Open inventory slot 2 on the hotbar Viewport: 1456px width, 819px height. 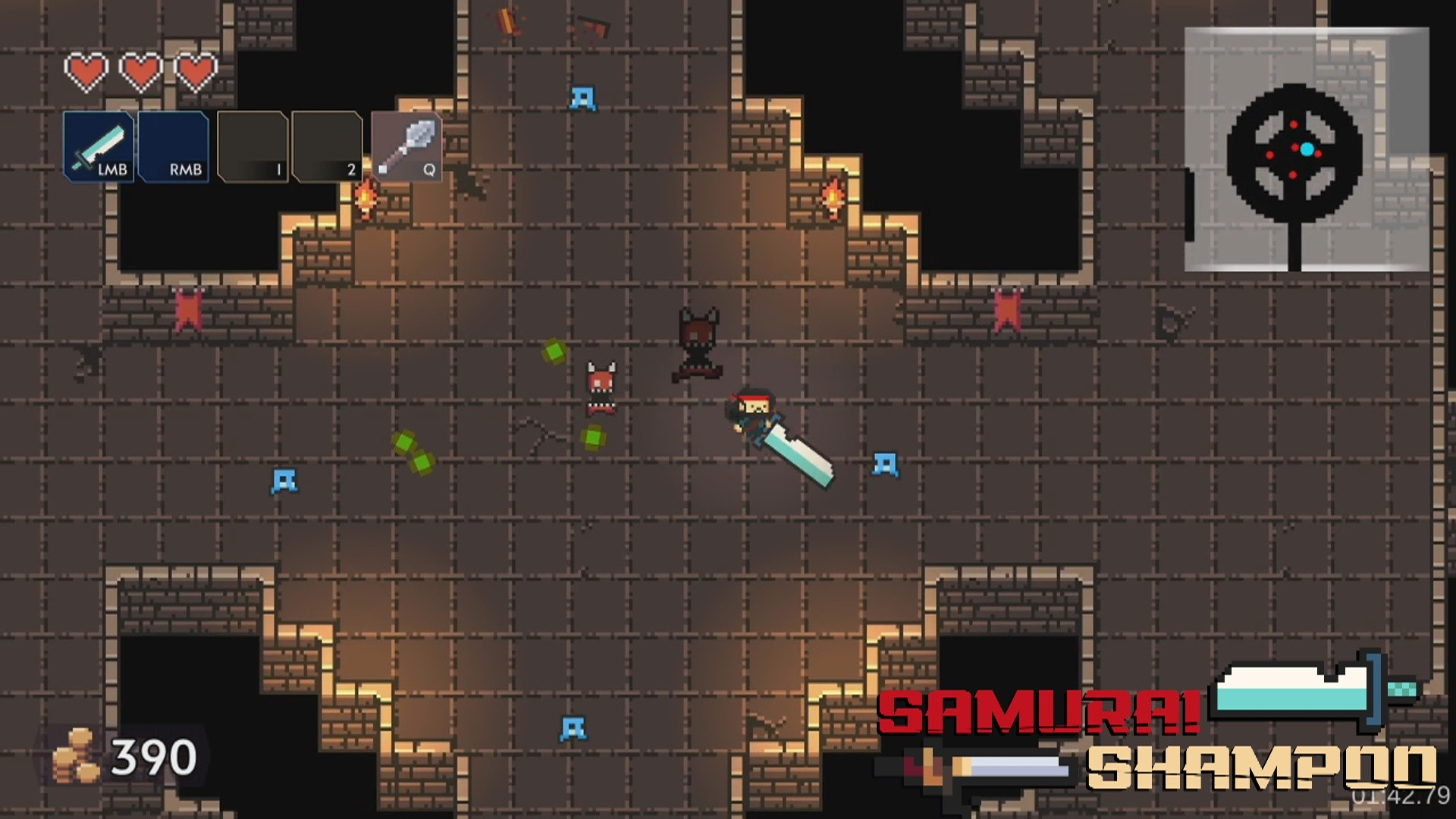coord(326,146)
